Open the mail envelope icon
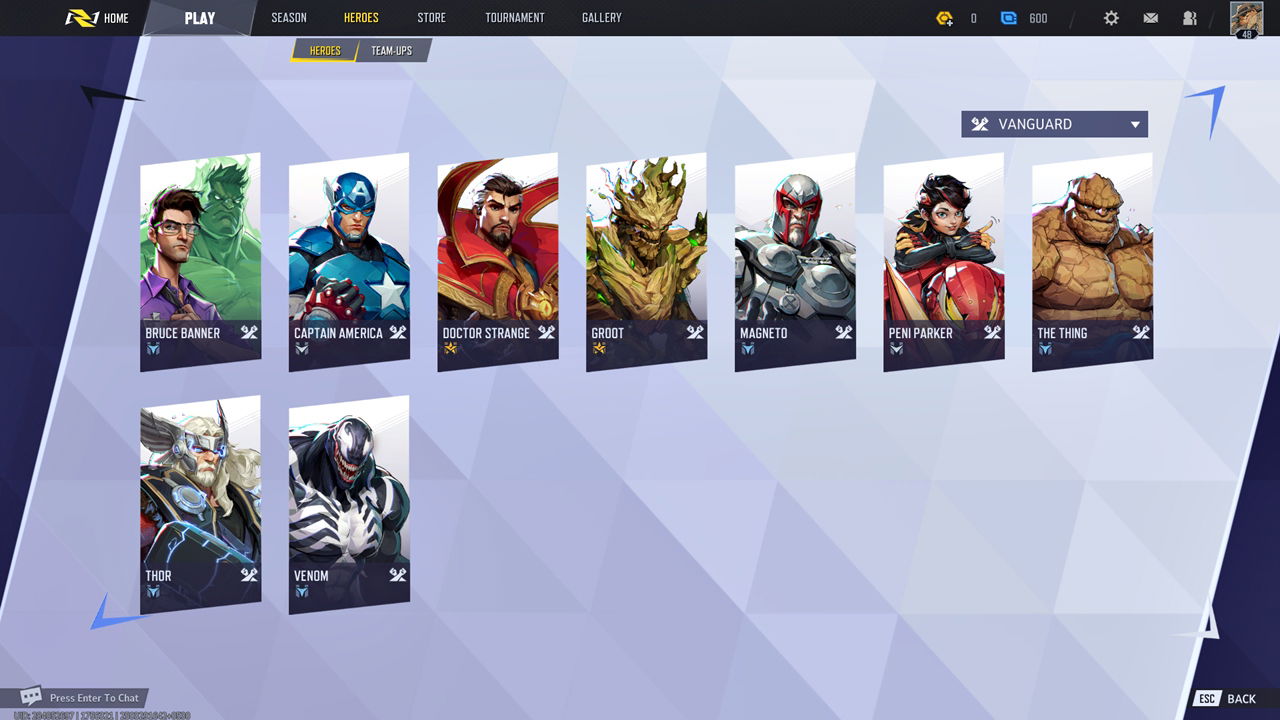 [1150, 17]
